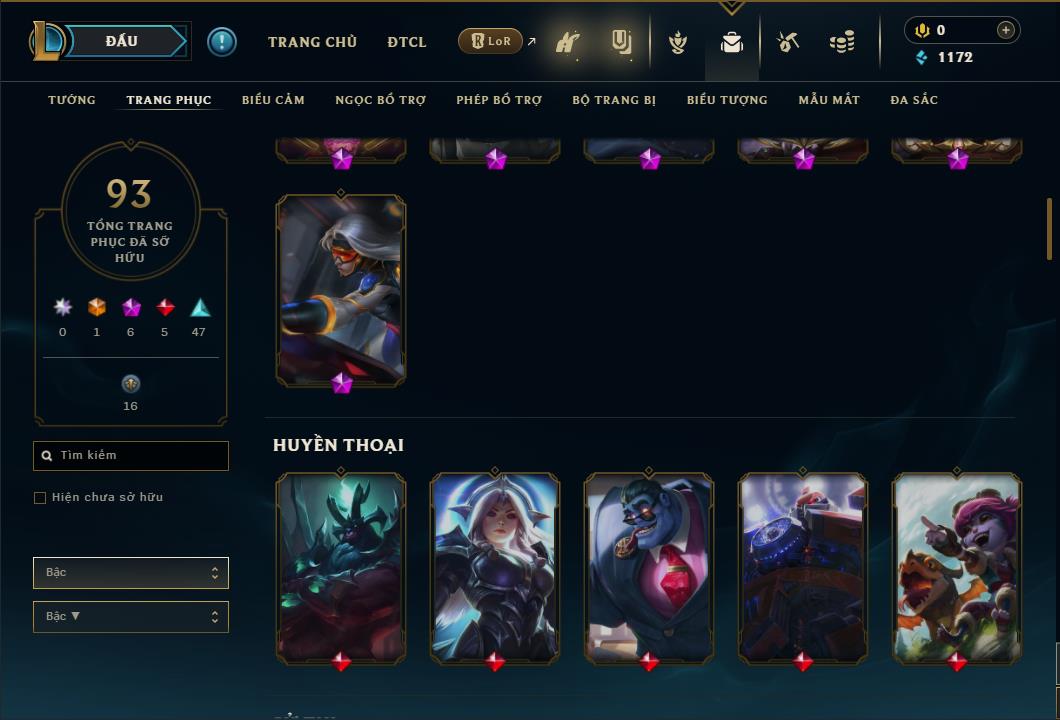Choose the pink-haired girl with dinosaur skin
Image resolution: width=1060 pixels, height=720 pixels.
[957, 566]
